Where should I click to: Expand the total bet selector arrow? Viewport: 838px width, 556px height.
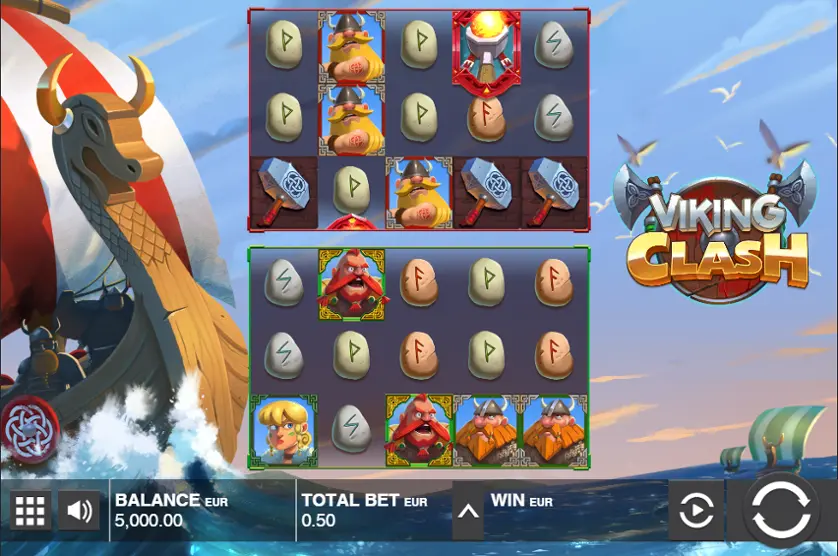pos(467,511)
